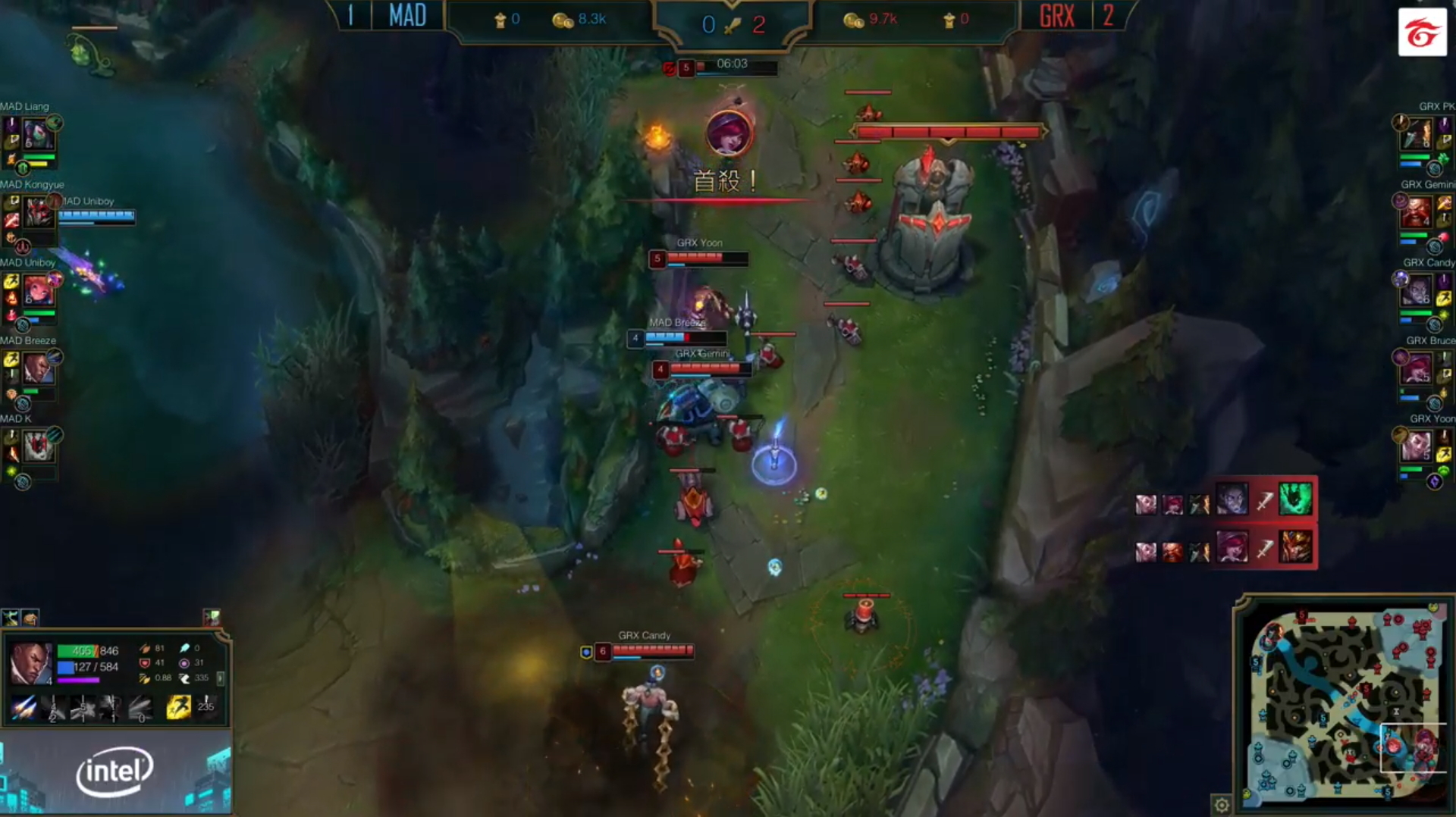Click the armor stat icon in Lucian's panel
Screen dimensions: 1456x817
144,663
